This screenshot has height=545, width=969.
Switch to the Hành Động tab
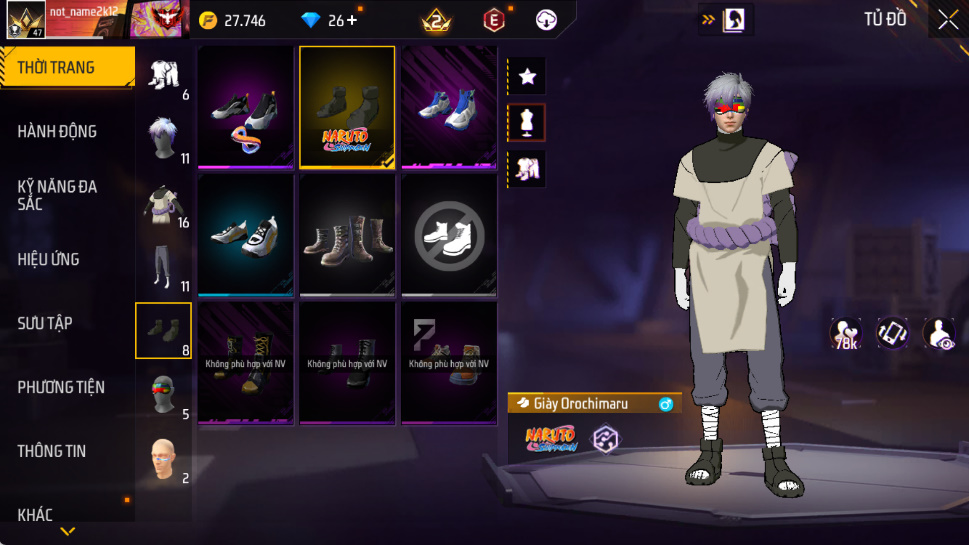coord(57,131)
